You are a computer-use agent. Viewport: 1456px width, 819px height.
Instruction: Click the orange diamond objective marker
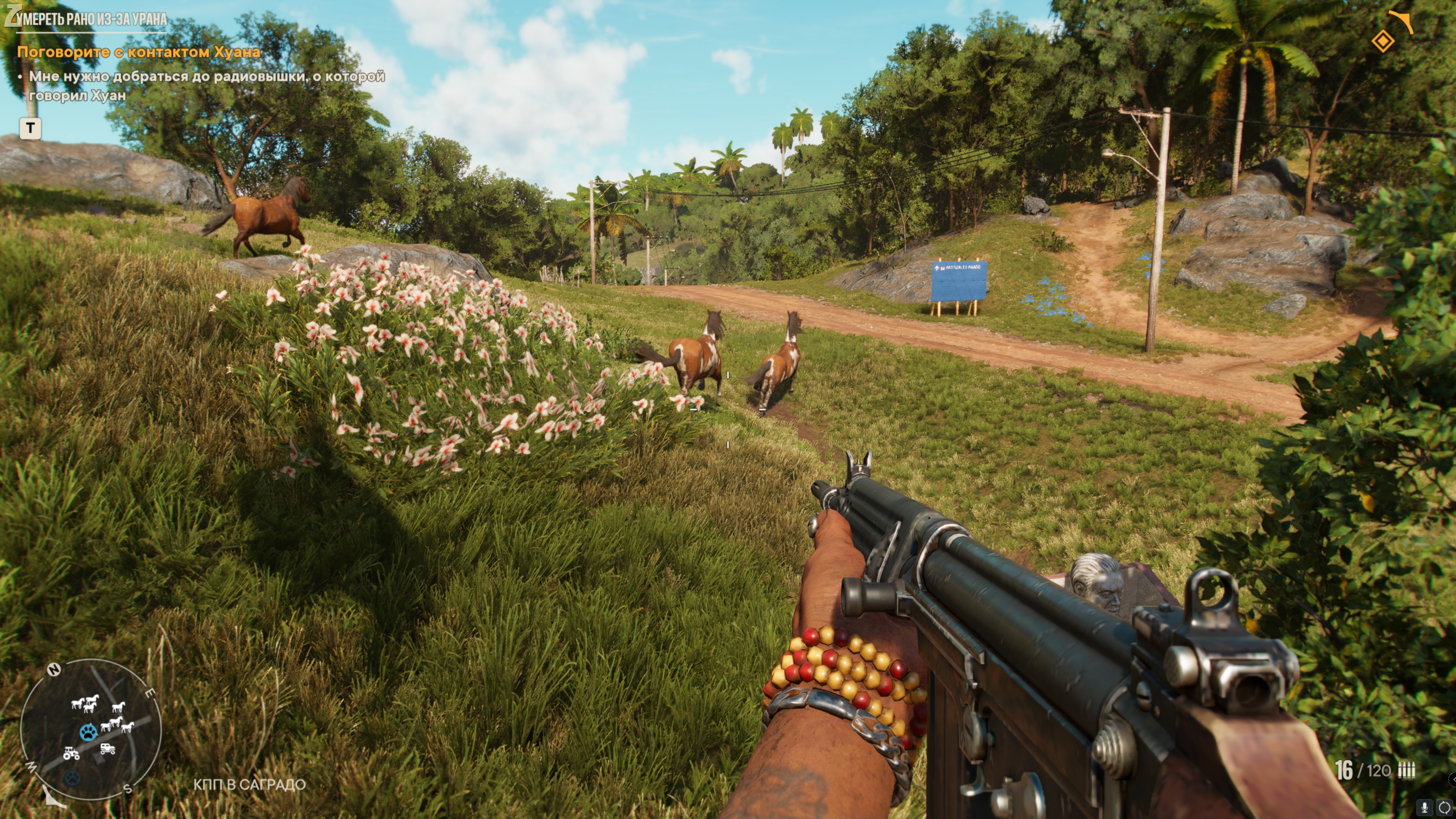(1382, 41)
